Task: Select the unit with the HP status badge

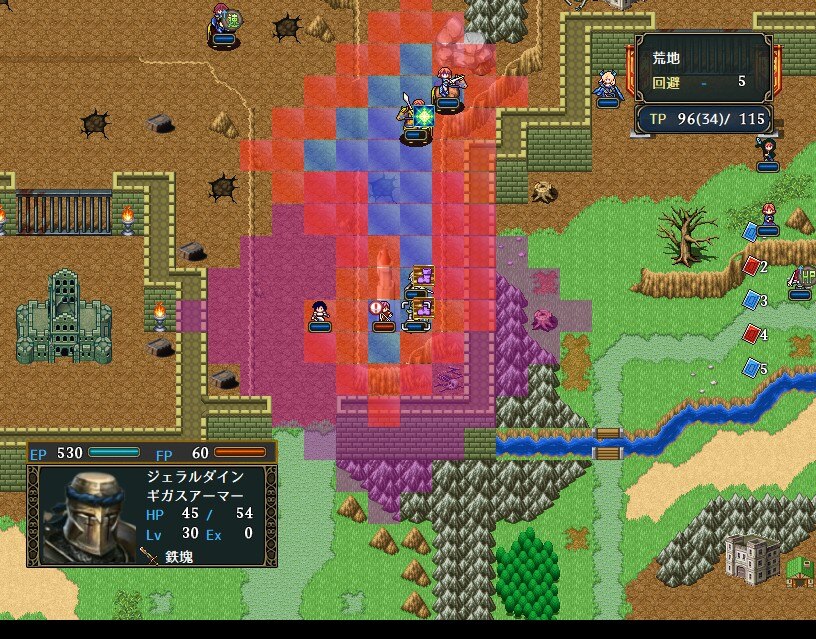Action: click(801, 280)
